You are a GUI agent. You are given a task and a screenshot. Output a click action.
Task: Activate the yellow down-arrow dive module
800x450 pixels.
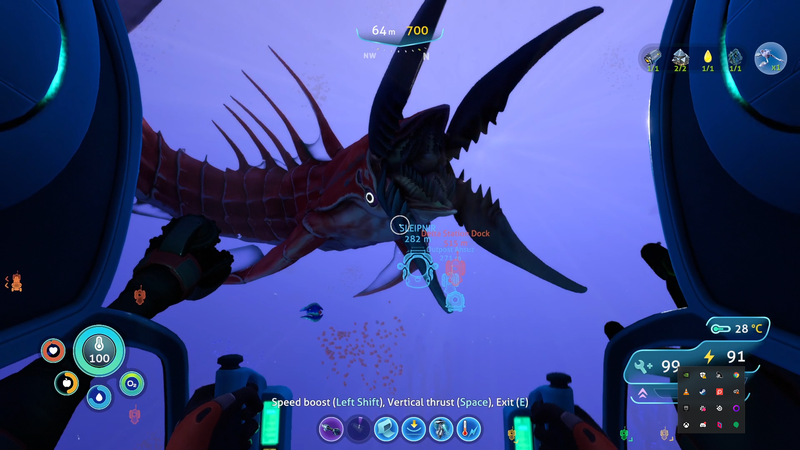414,429
